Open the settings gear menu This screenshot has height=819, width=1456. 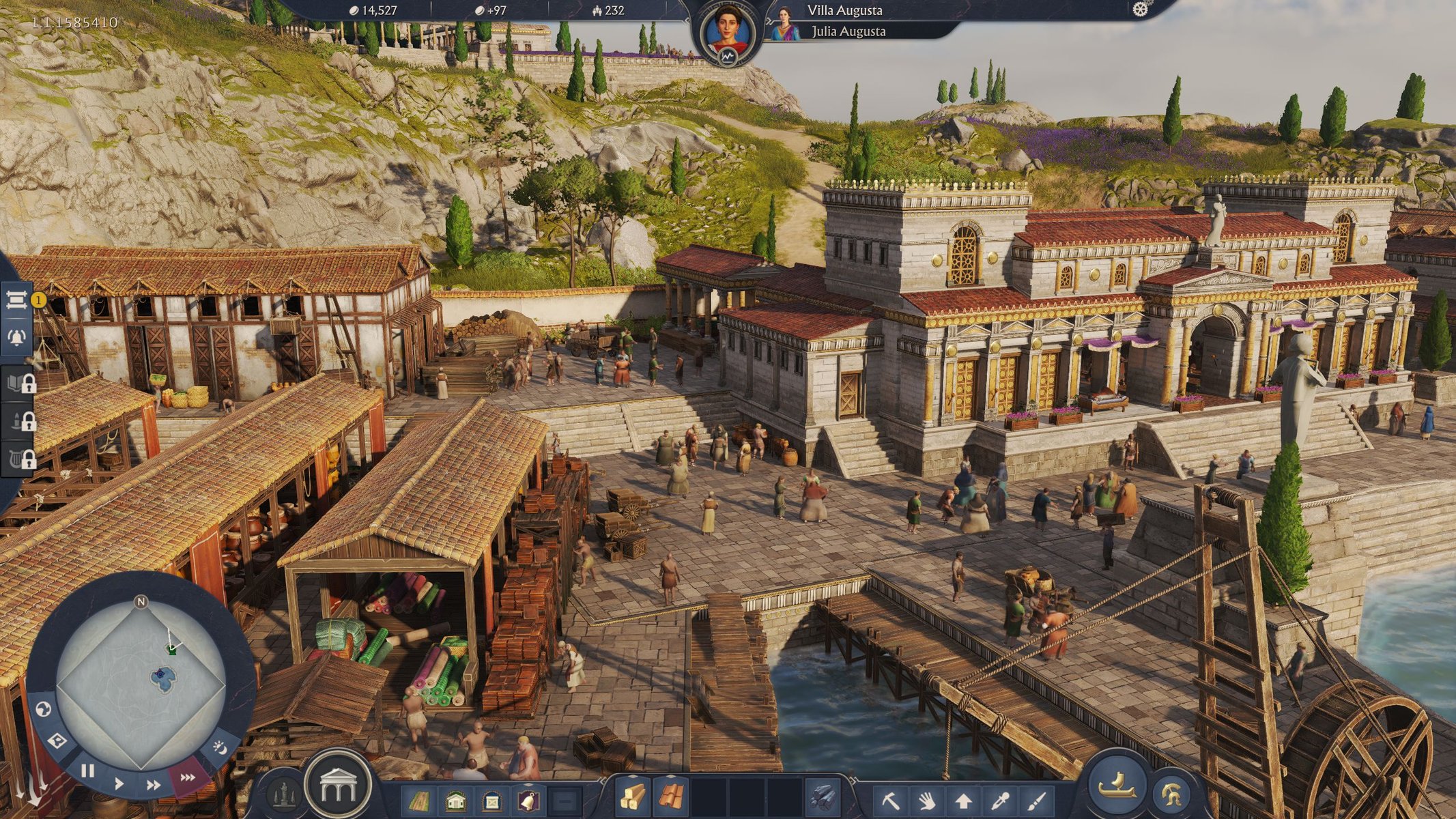coord(1140,10)
